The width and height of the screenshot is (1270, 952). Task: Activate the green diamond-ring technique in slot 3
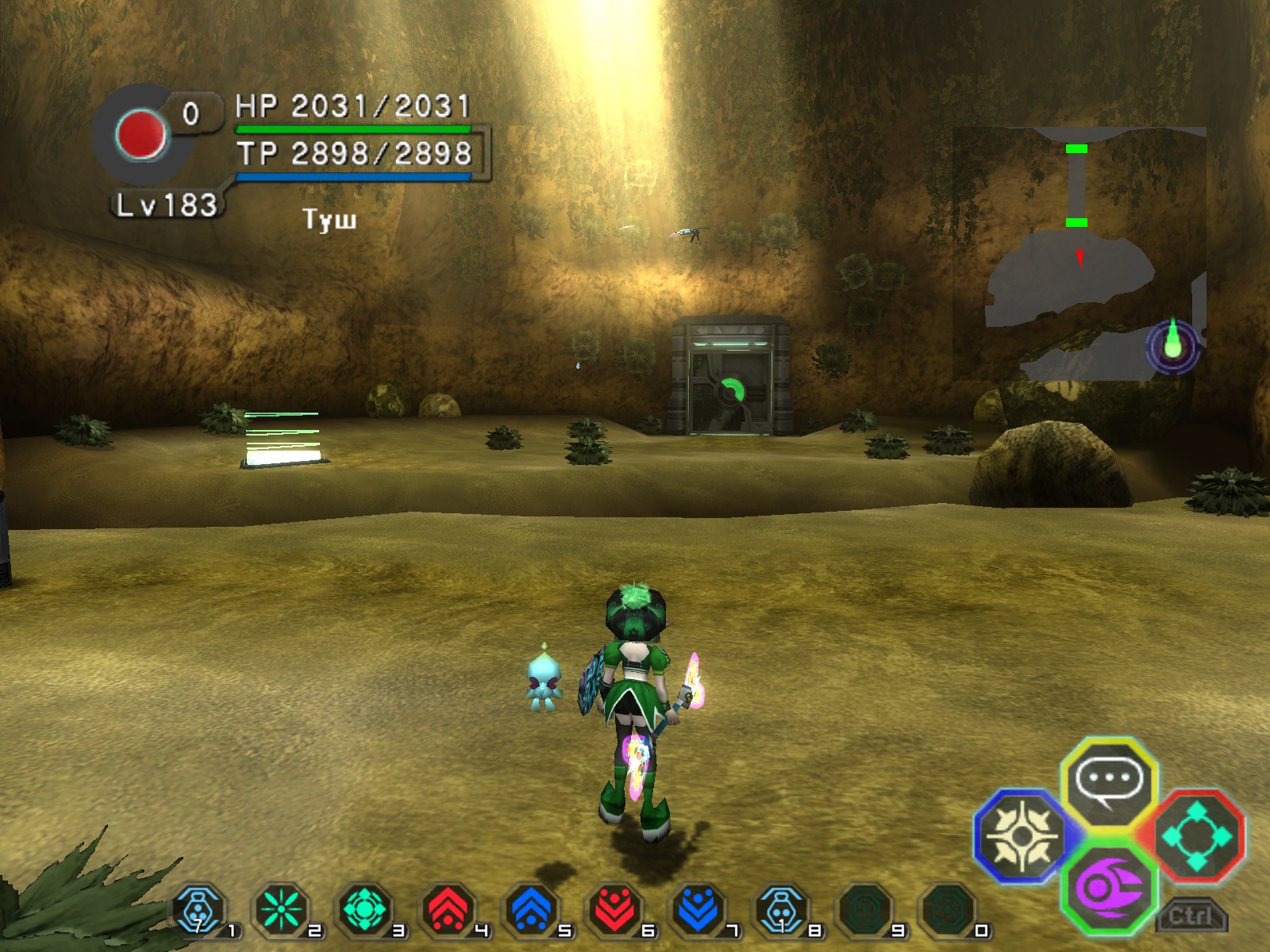click(365, 911)
